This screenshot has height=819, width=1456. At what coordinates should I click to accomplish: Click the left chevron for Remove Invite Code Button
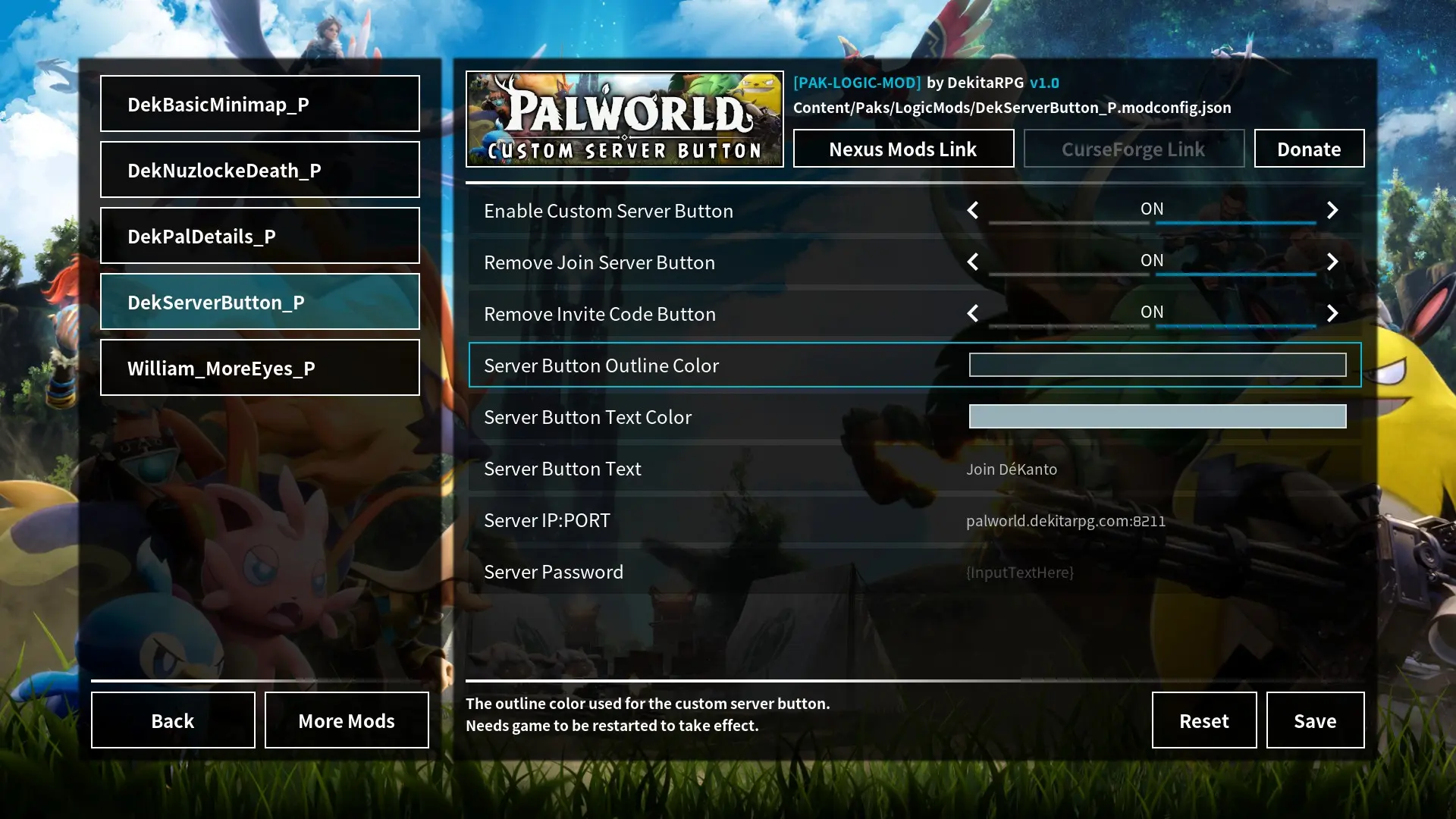tap(973, 313)
